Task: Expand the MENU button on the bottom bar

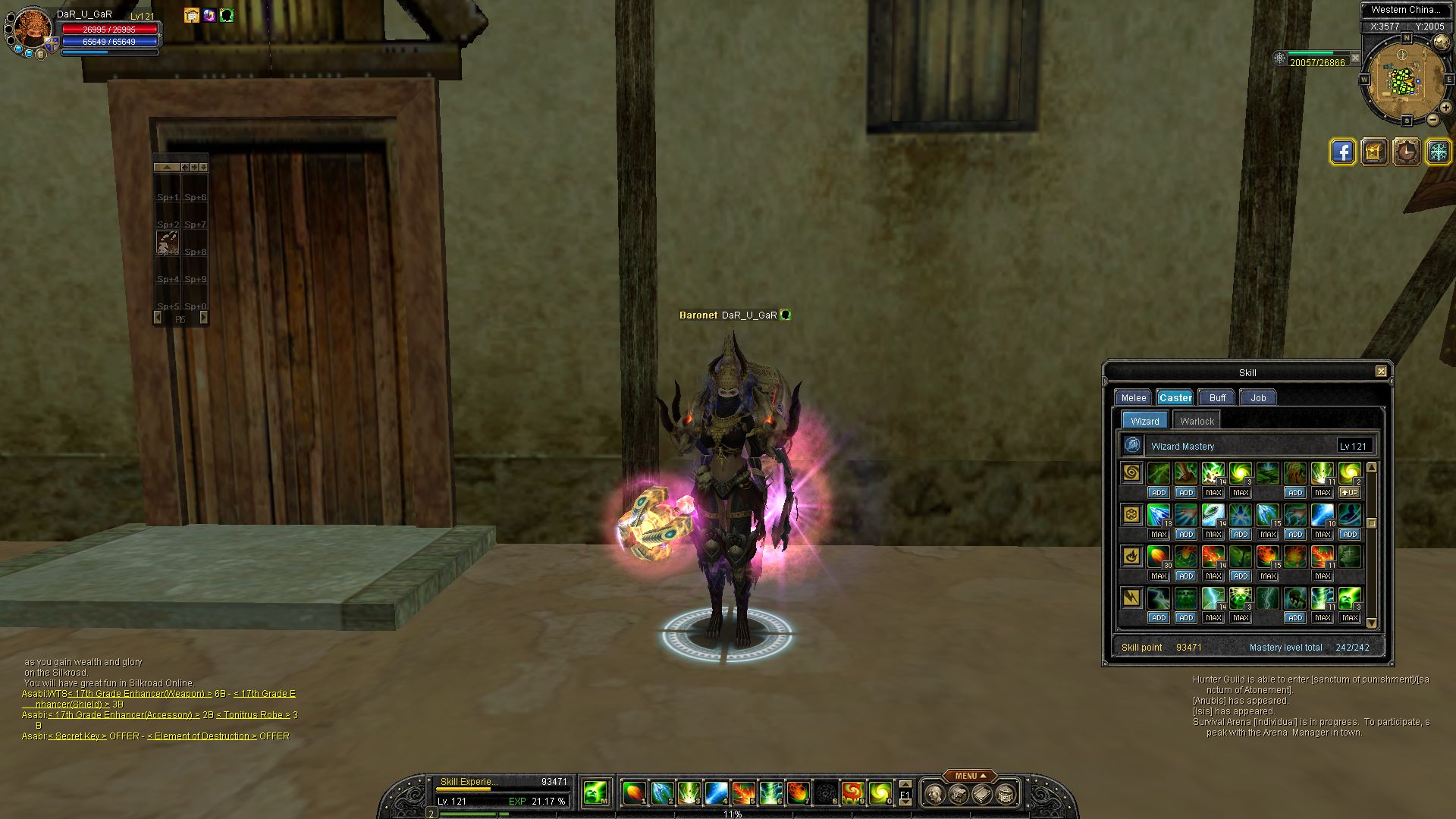Action: click(x=969, y=776)
